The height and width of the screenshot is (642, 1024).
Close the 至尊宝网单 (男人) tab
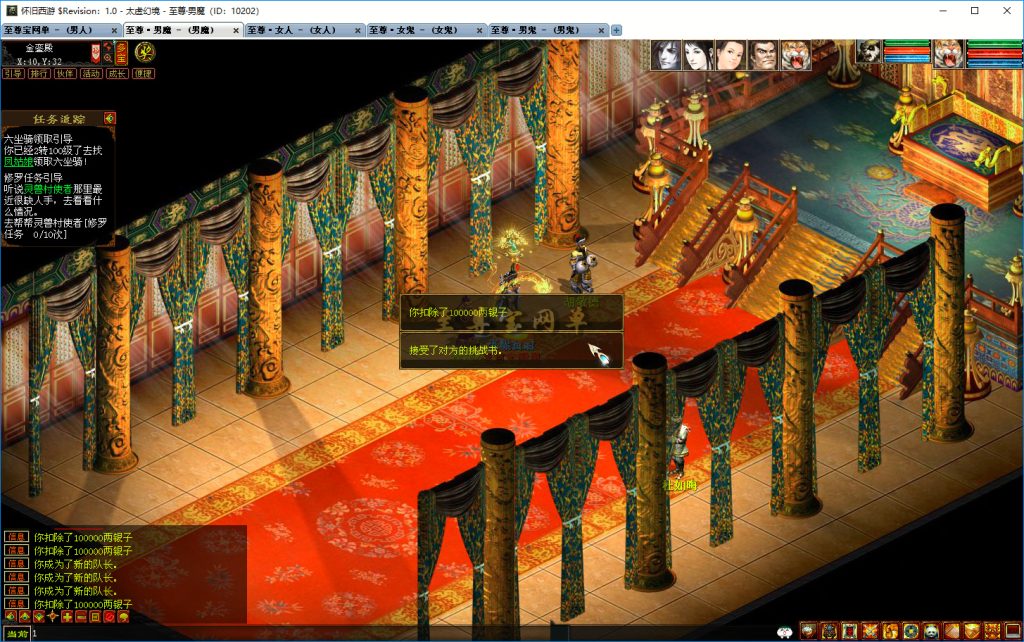(x=115, y=30)
